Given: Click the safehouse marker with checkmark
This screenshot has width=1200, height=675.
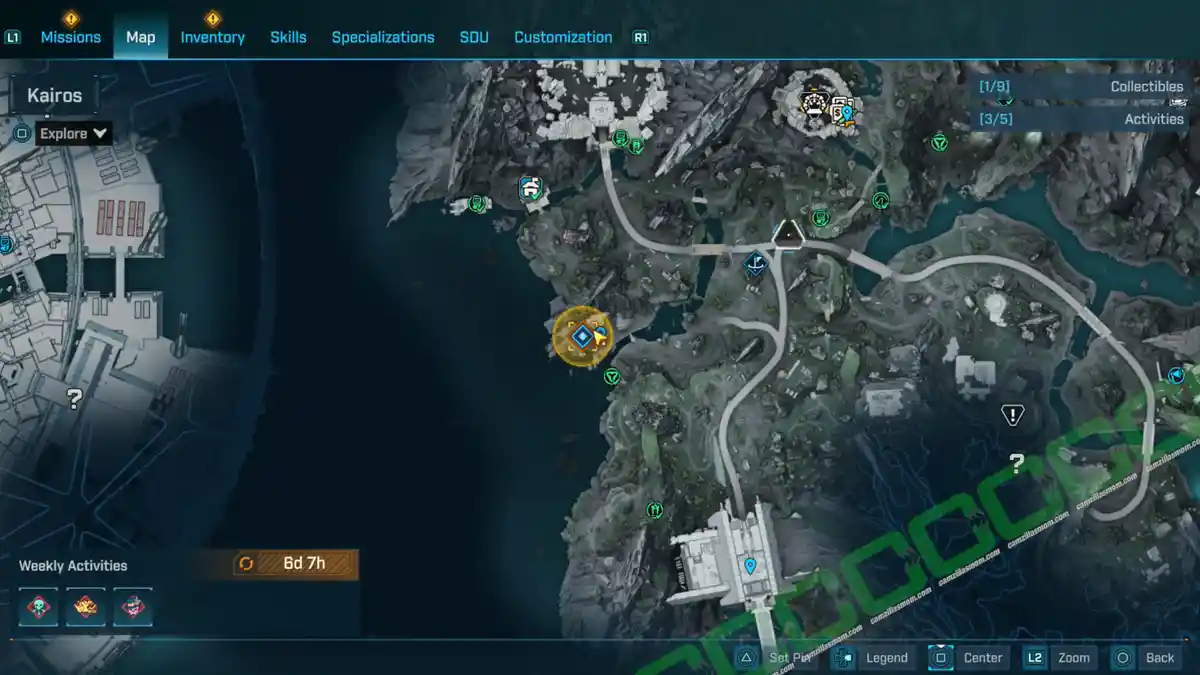Looking at the screenshot, I should (x=530, y=188).
